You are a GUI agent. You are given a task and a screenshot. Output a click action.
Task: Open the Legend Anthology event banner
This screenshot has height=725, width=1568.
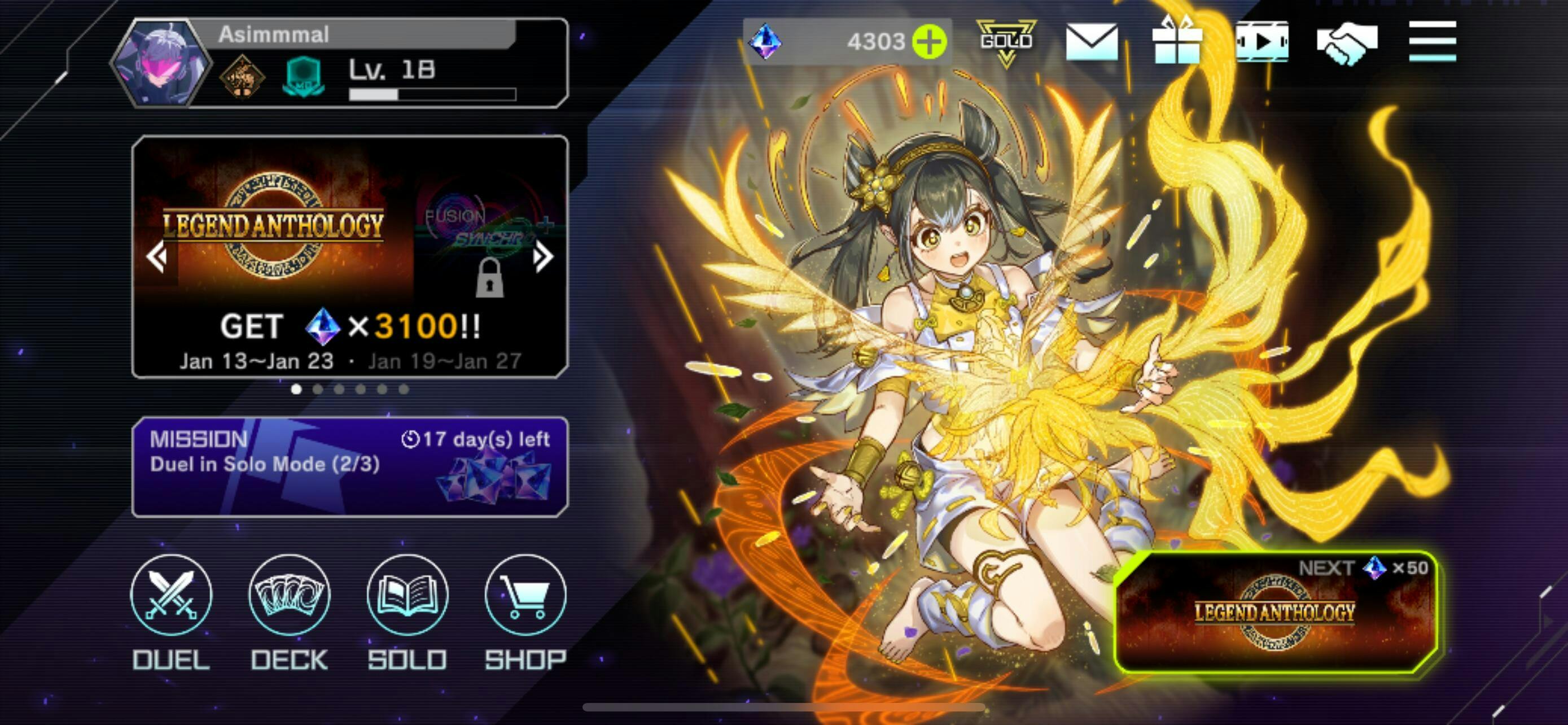274,232
